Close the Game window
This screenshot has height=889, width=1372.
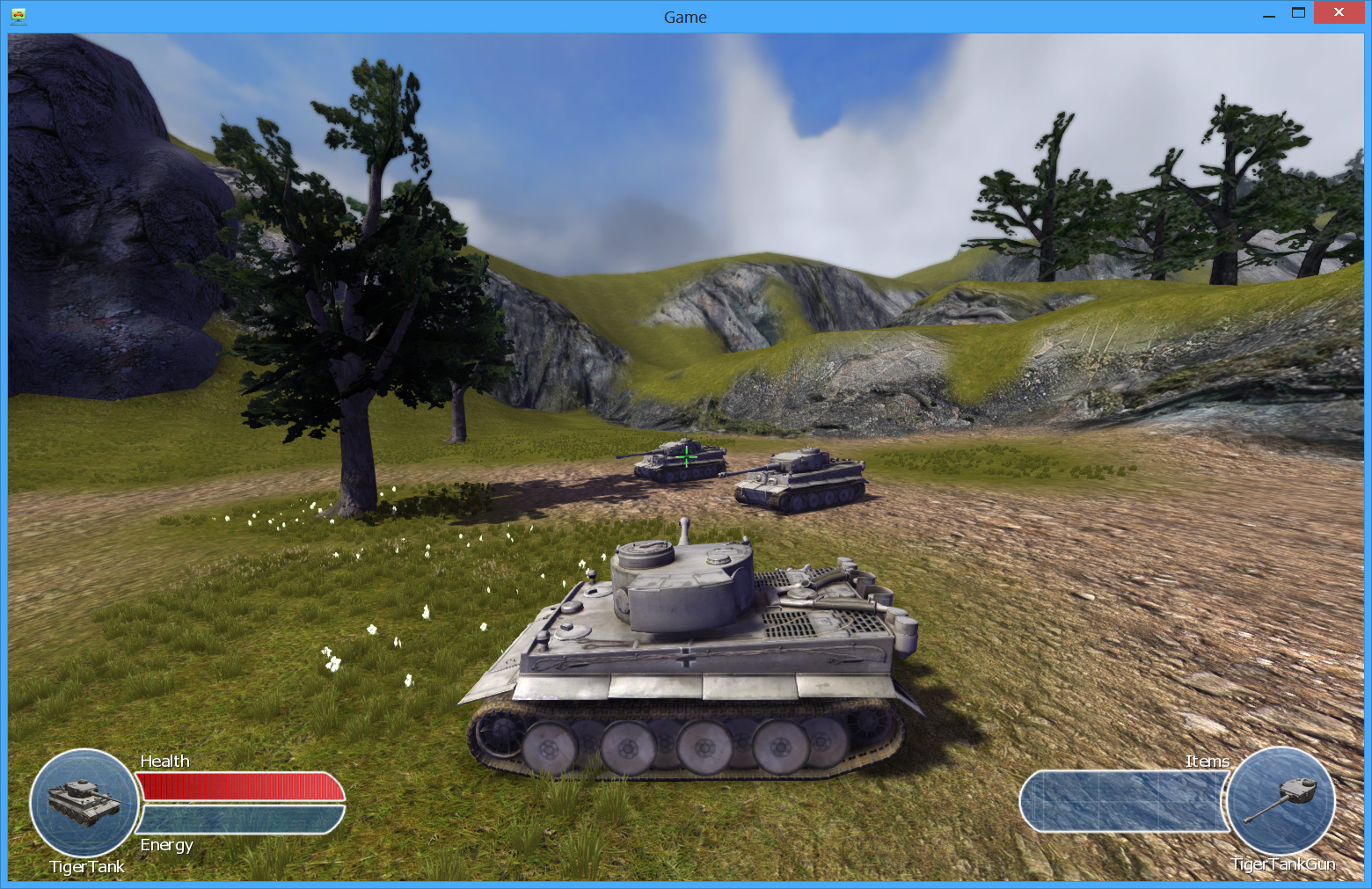[1339, 13]
